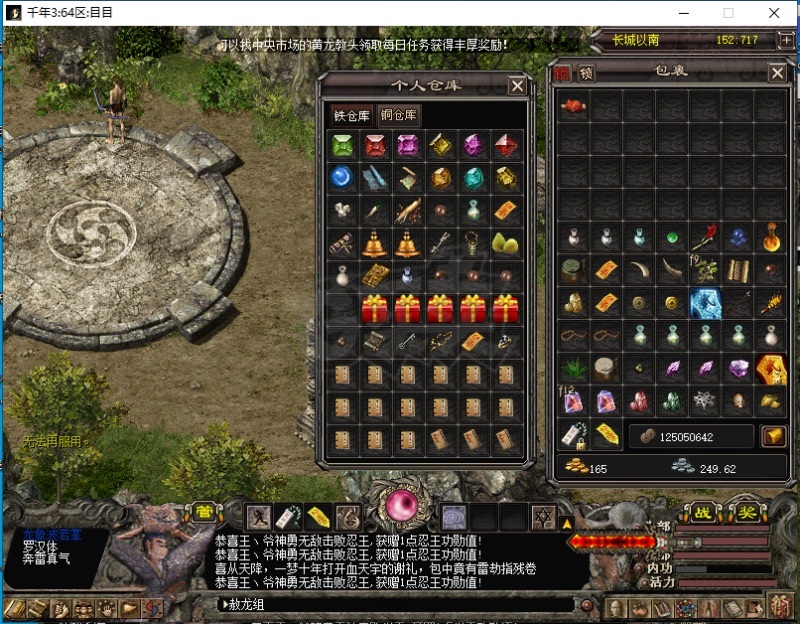This screenshot has width=800, height=624.
Task: Click the glowing golden item in the bag
Action: (771, 368)
